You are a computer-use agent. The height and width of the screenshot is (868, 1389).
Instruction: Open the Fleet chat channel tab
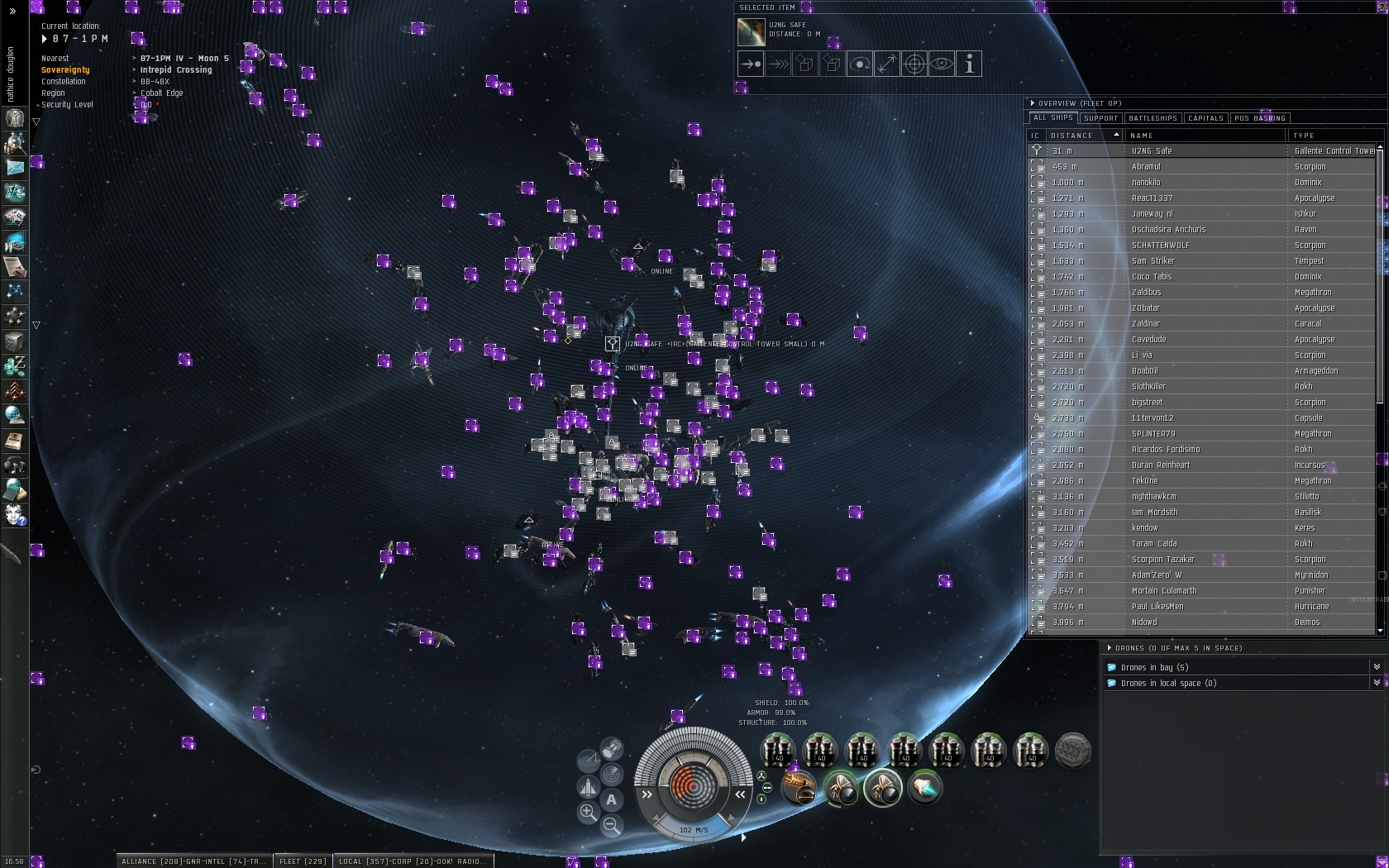point(303,861)
